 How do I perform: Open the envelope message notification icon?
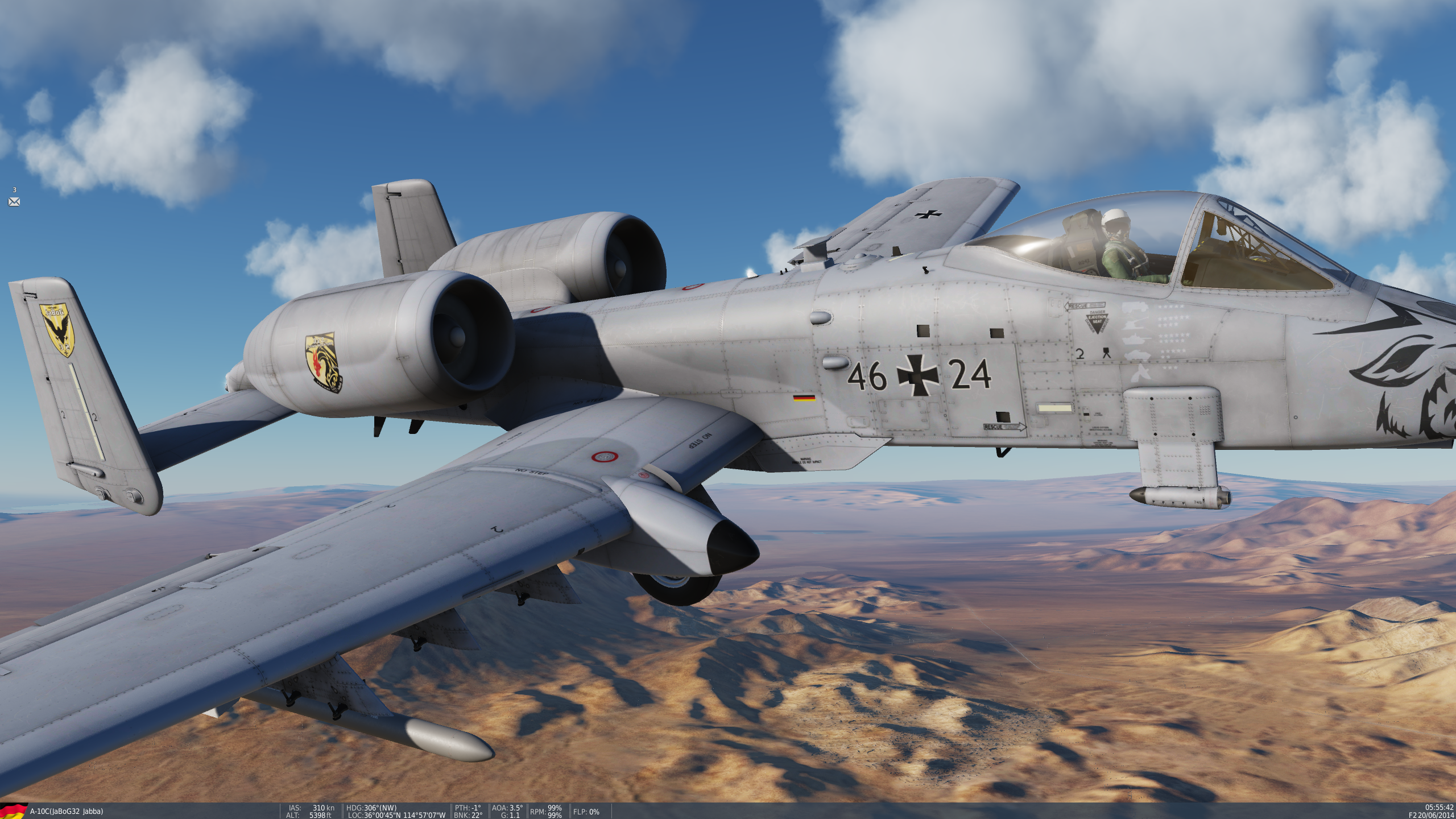click(14, 202)
